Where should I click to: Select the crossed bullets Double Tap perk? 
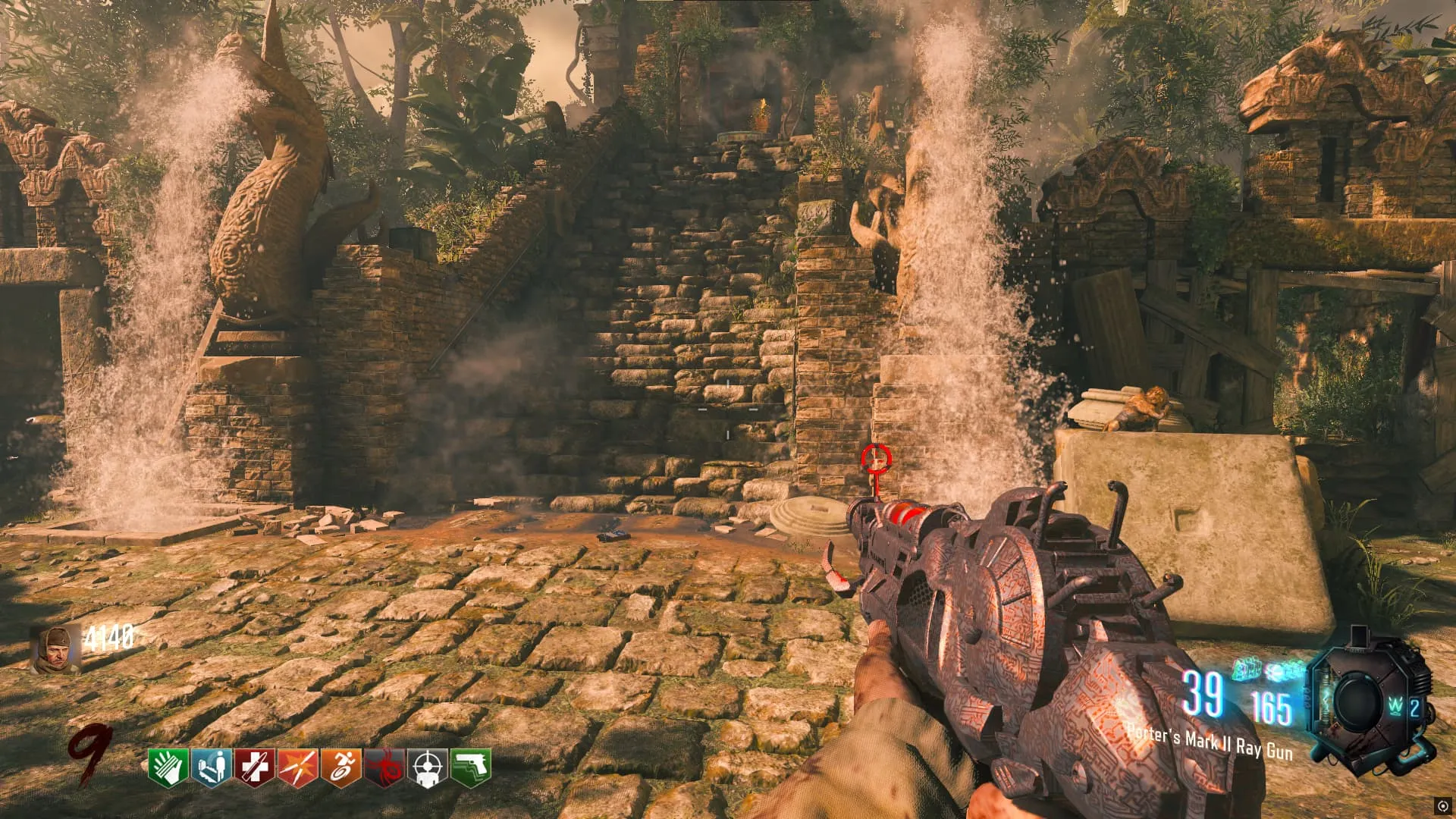tap(298, 767)
